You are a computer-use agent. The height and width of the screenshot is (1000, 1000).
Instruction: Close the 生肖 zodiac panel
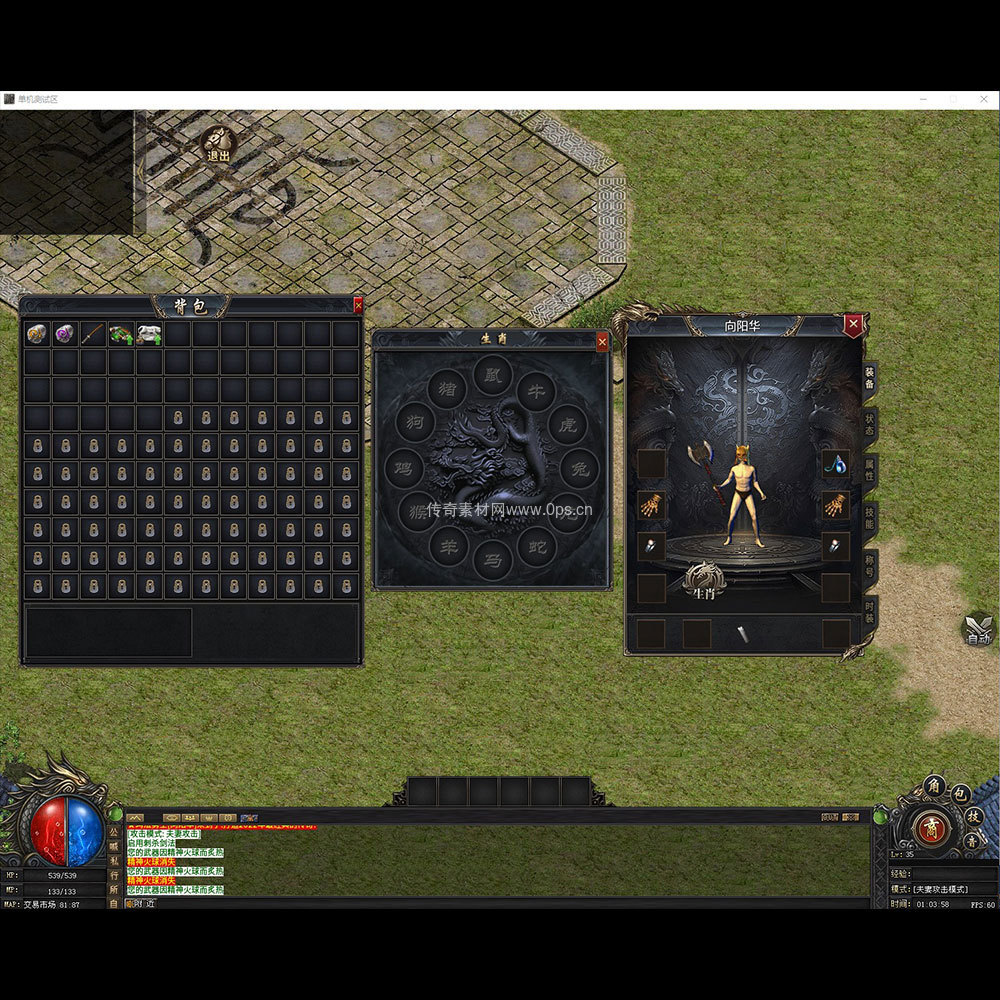click(x=602, y=342)
